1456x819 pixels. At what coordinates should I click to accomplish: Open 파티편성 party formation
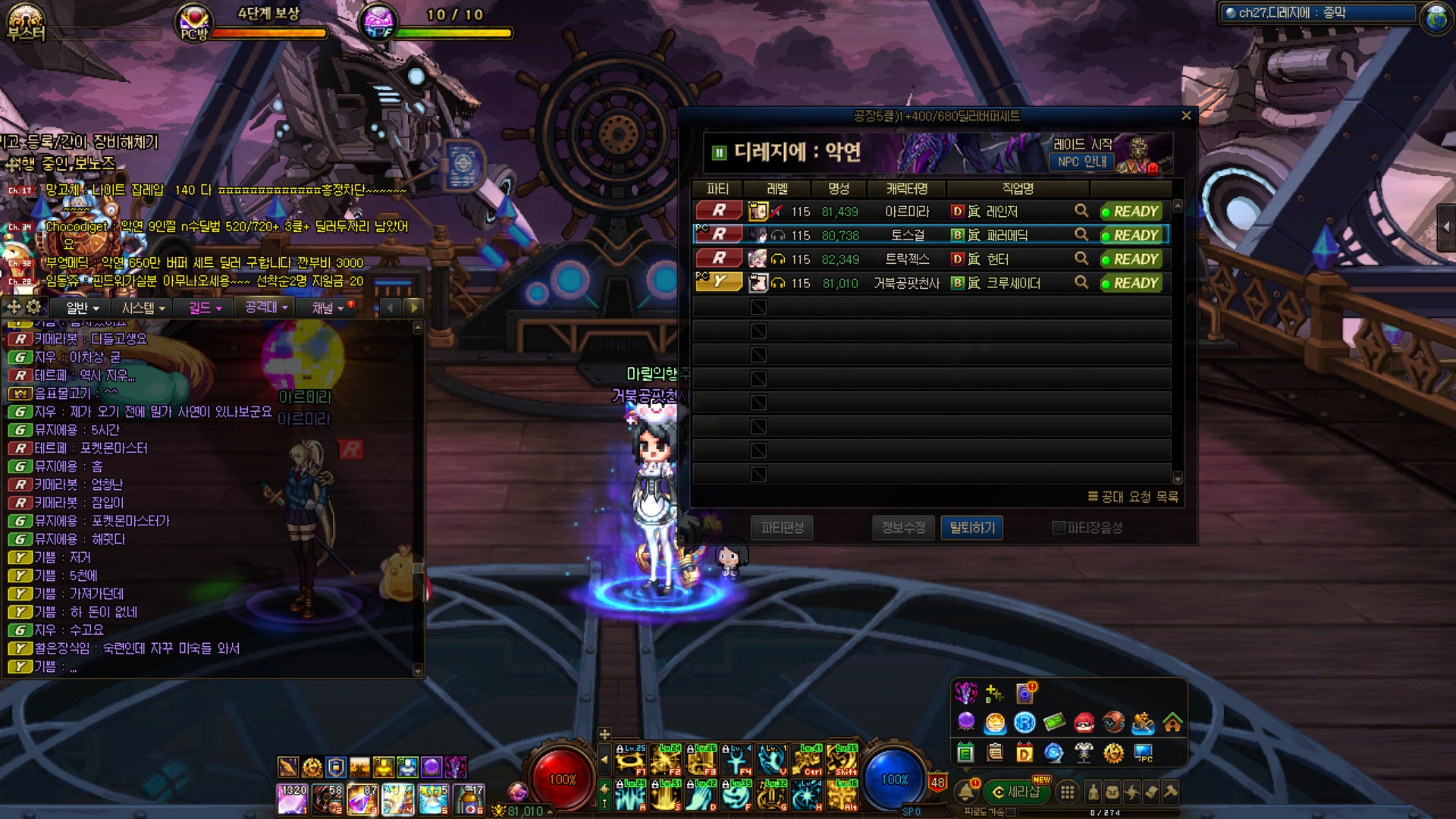pos(782,528)
